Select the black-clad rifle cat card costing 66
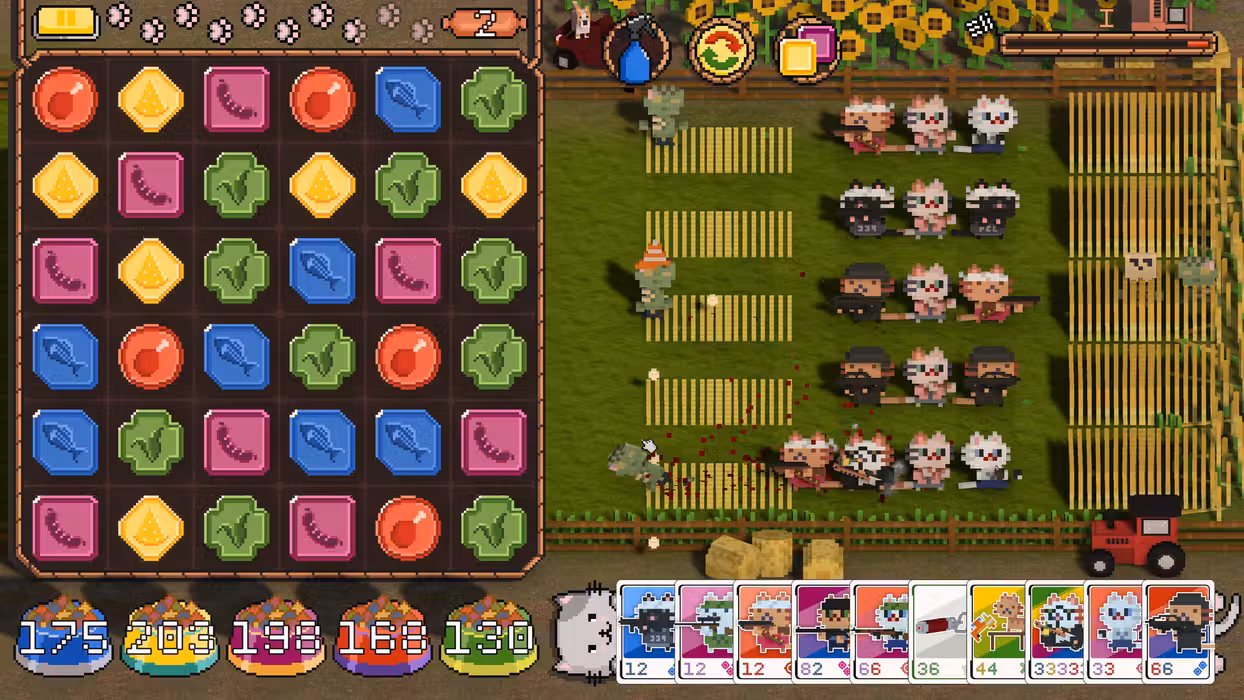Screen dimensions: 1244x700 [x=1178, y=630]
